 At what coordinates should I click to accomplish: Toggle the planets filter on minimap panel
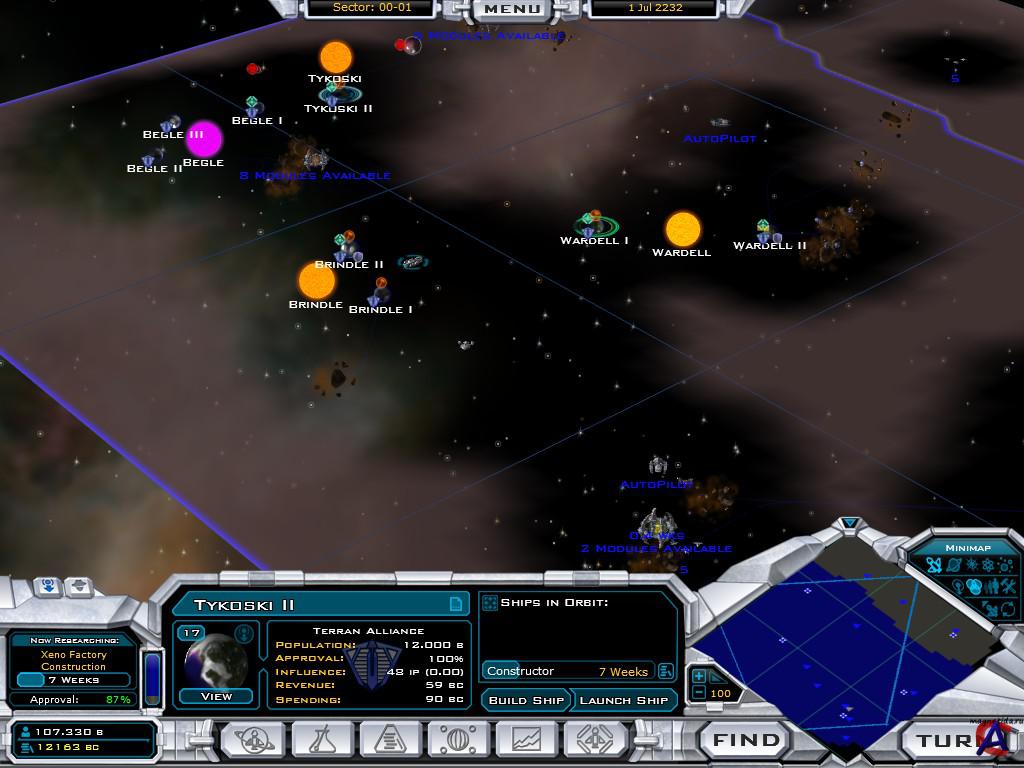pyautogui.click(x=953, y=566)
